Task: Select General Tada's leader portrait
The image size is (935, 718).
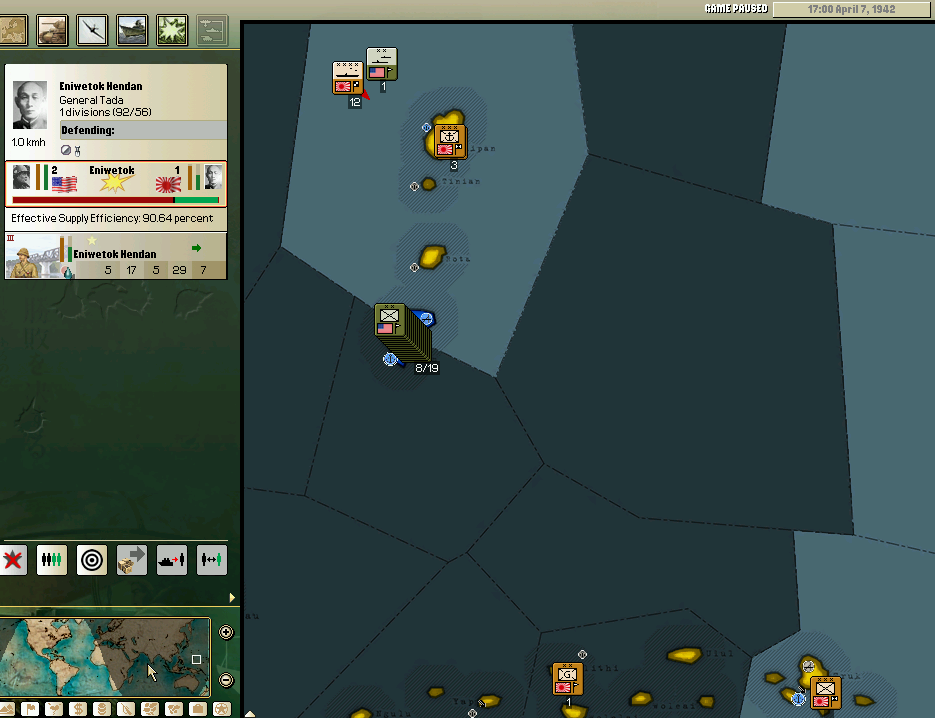Action: click(30, 105)
